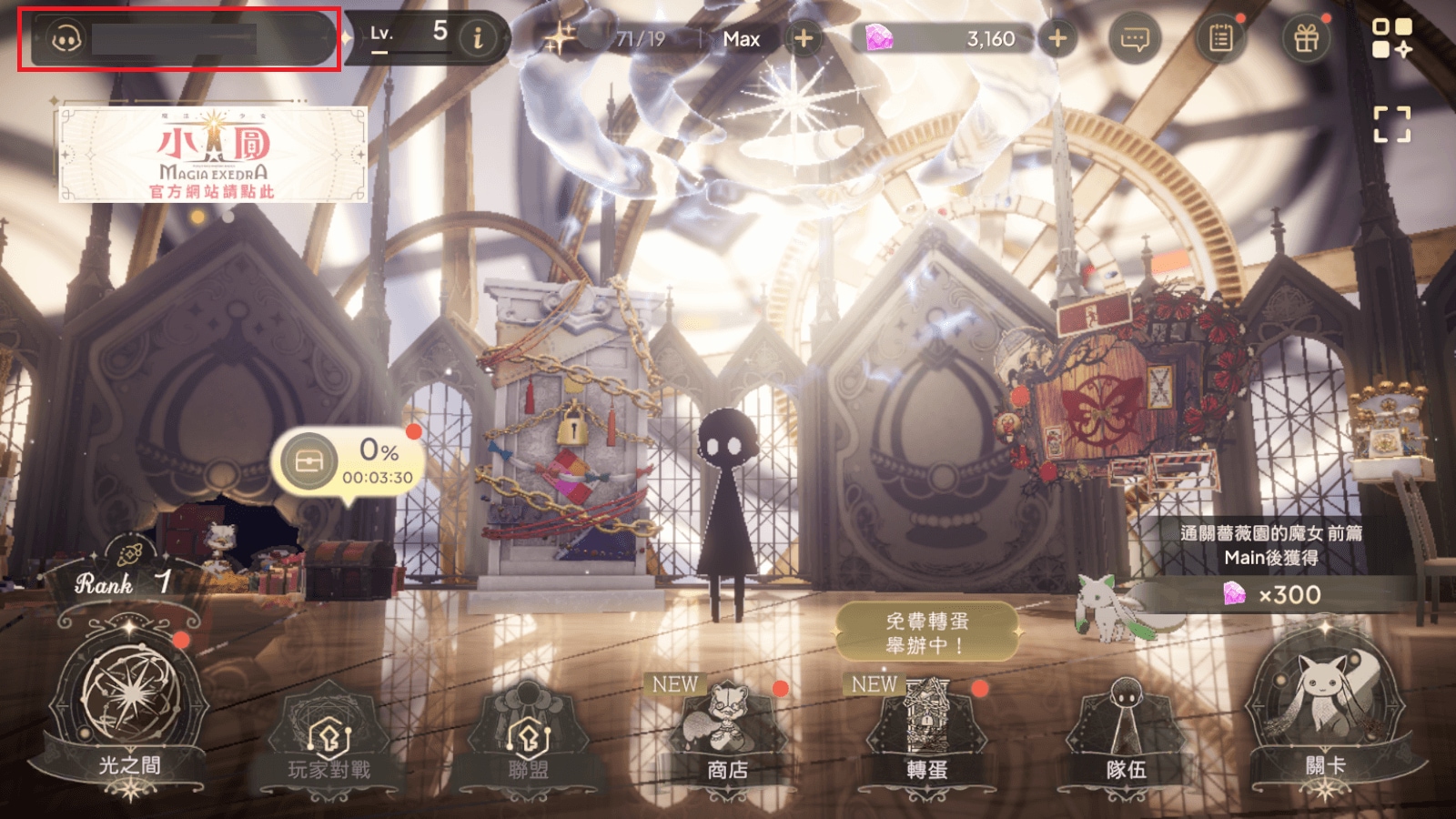Buy more pink gems with plus button

(x=1057, y=38)
